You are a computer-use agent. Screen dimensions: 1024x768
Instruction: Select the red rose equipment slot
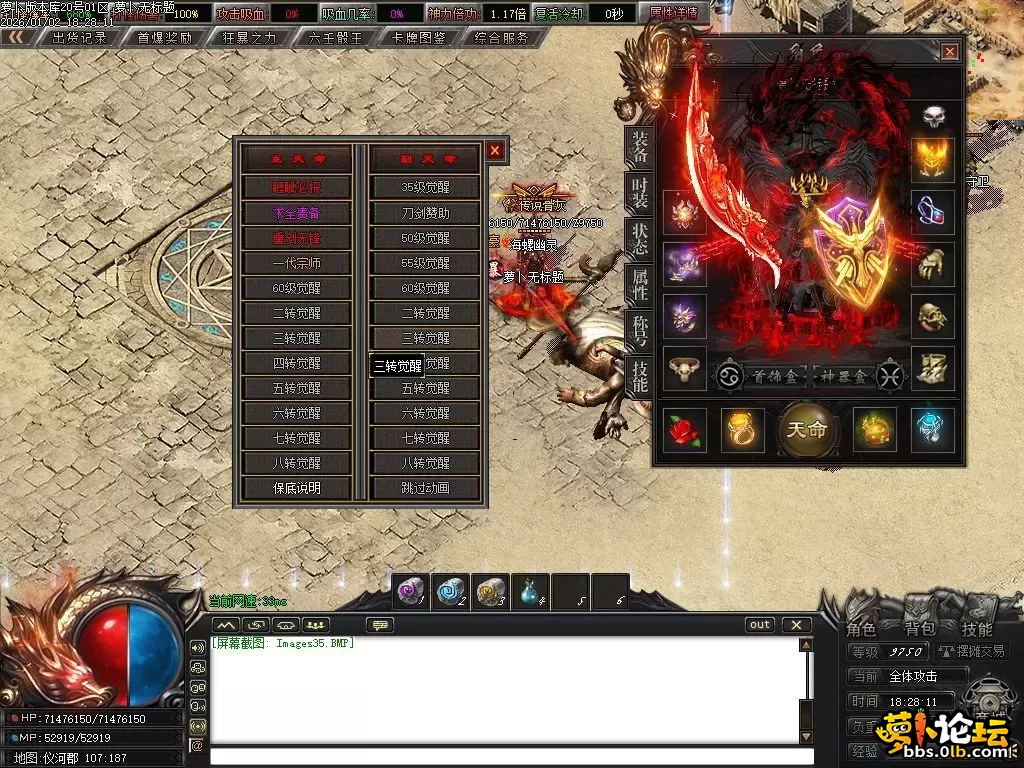click(x=685, y=430)
